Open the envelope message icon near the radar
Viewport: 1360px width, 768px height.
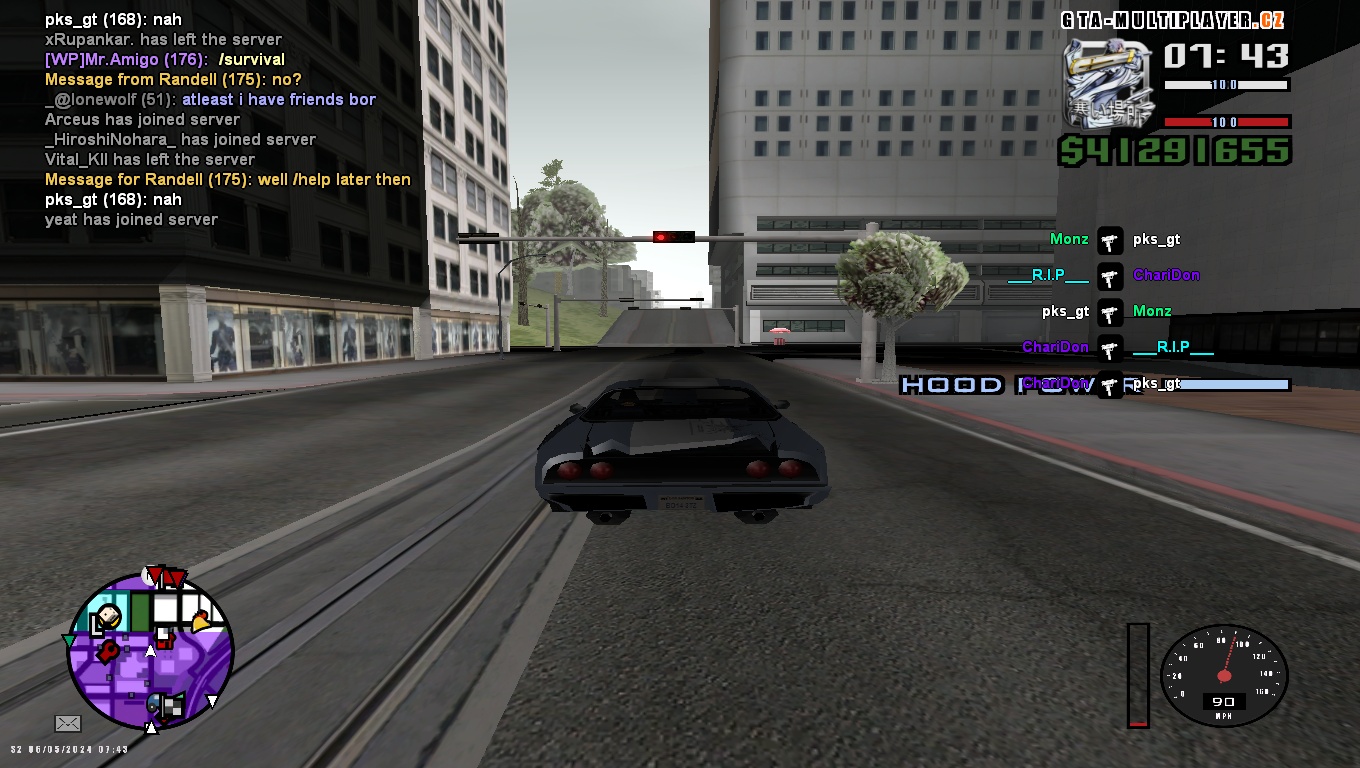click(68, 722)
